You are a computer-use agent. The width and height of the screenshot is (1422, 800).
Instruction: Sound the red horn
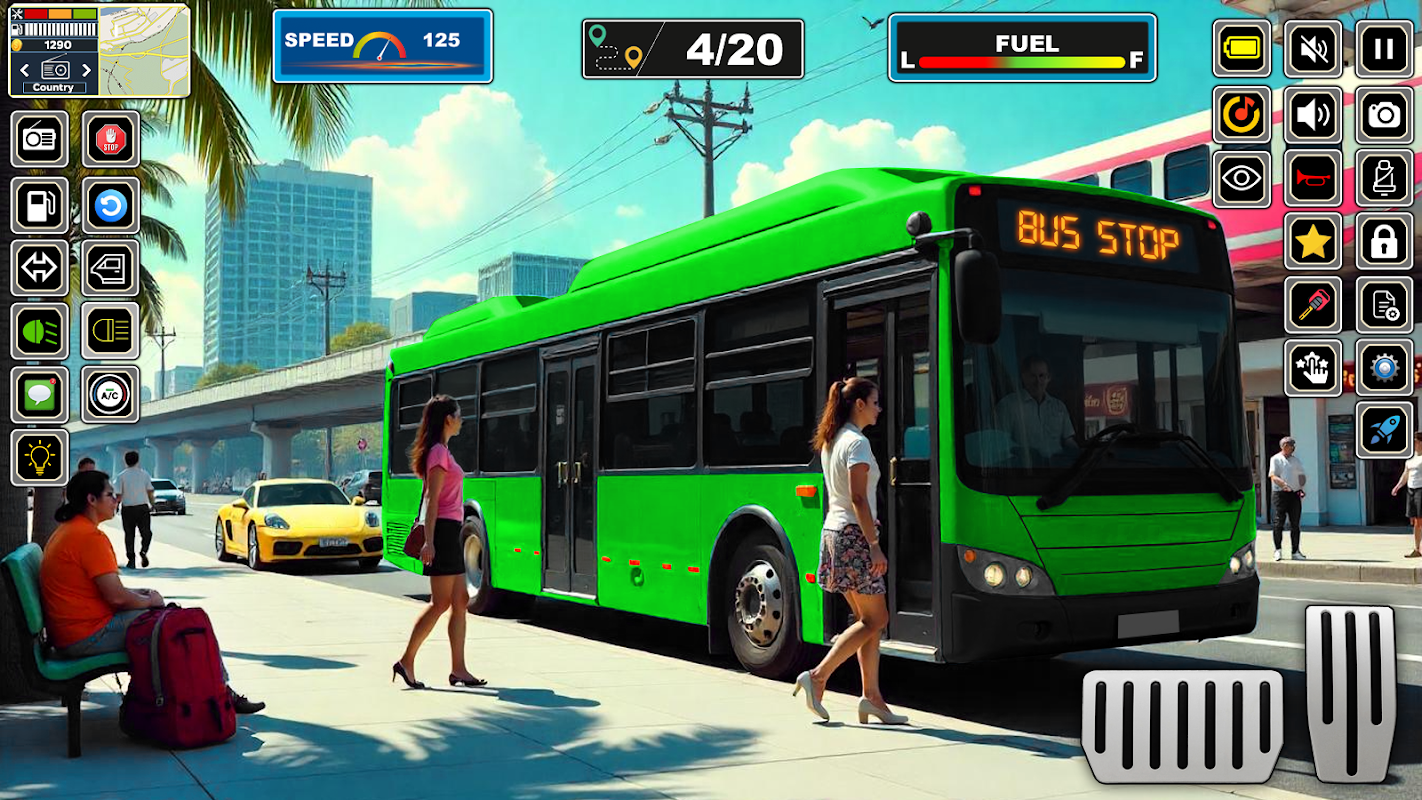[1312, 179]
